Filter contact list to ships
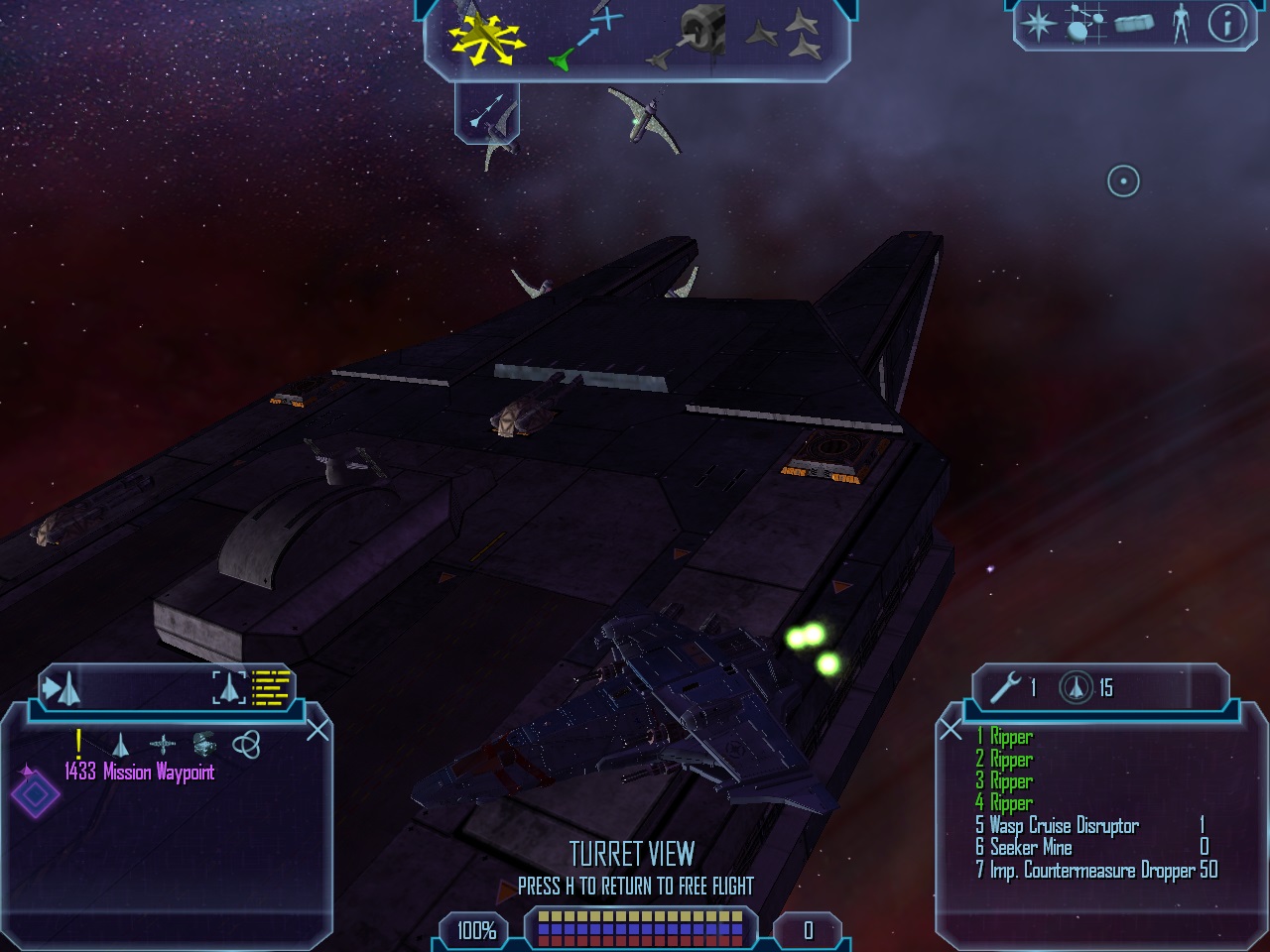The height and width of the screenshot is (952, 1270). (x=120, y=744)
